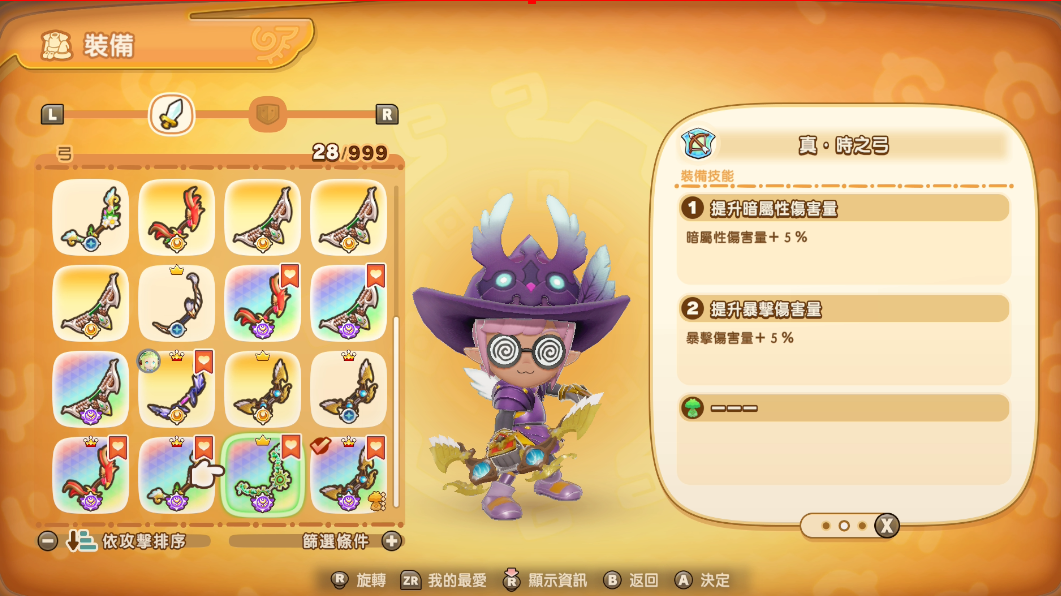
Task: Click the info panel page dots
Action: click(843, 525)
